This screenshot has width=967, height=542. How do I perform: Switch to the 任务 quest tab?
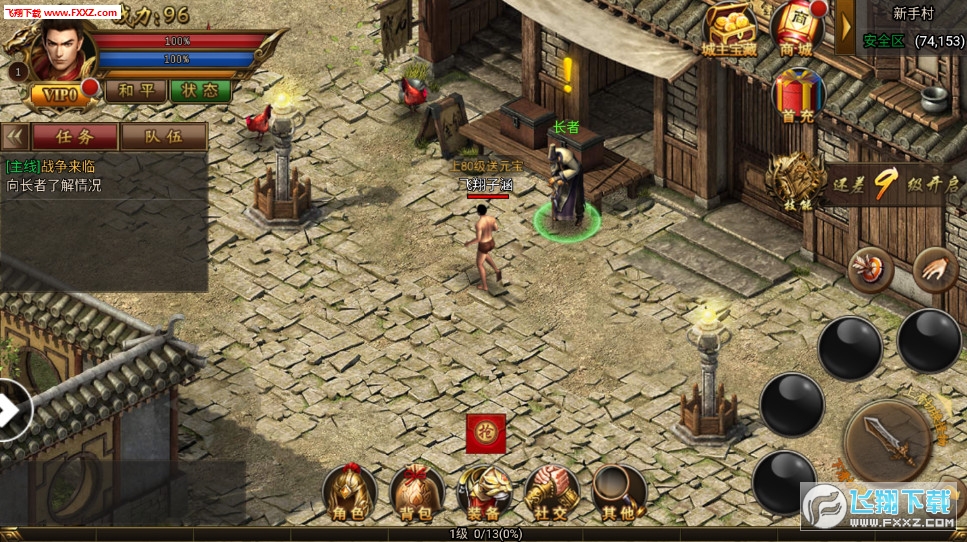pos(74,136)
